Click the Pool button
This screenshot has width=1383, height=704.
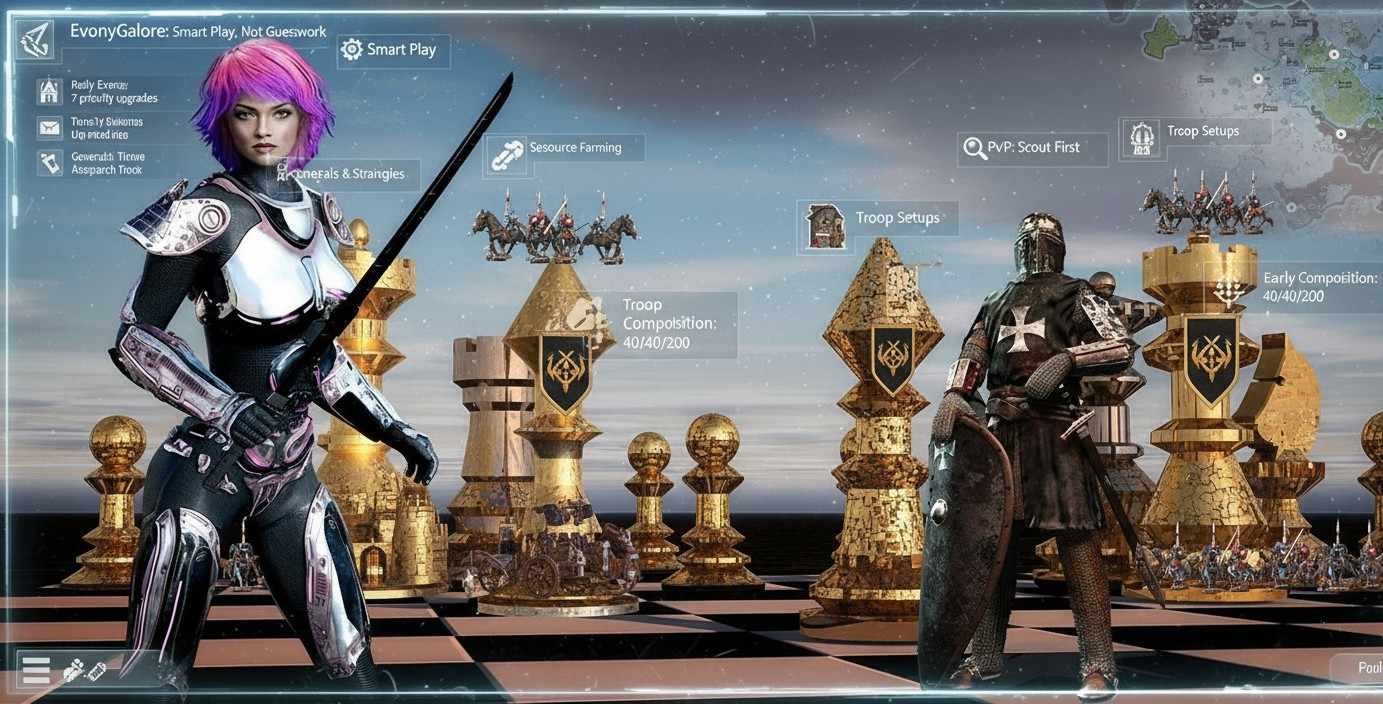1362,668
